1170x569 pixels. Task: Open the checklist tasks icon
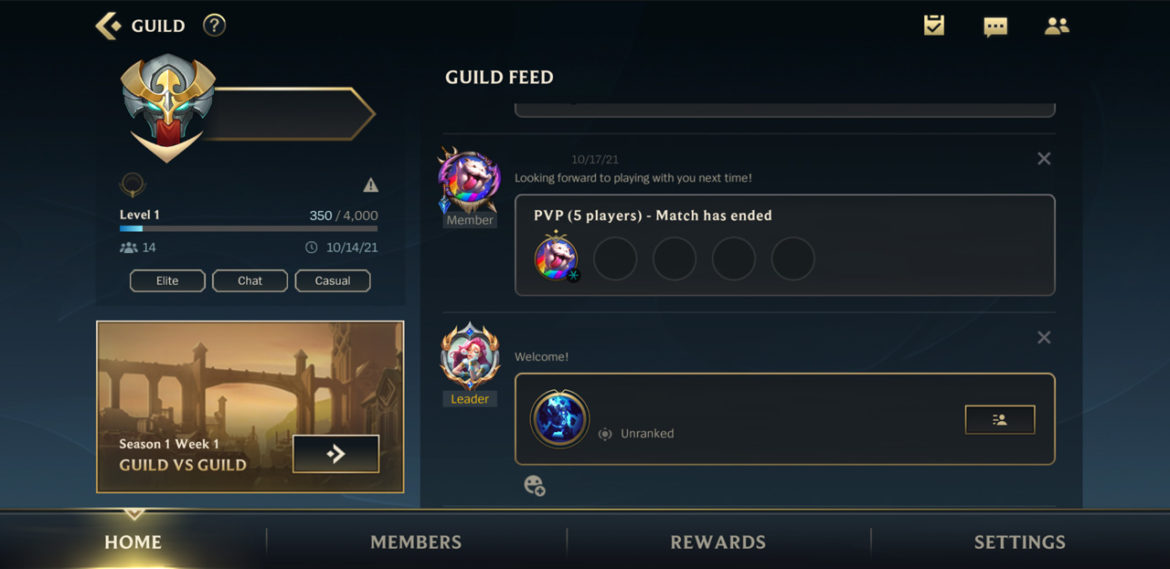pyautogui.click(x=934, y=26)
